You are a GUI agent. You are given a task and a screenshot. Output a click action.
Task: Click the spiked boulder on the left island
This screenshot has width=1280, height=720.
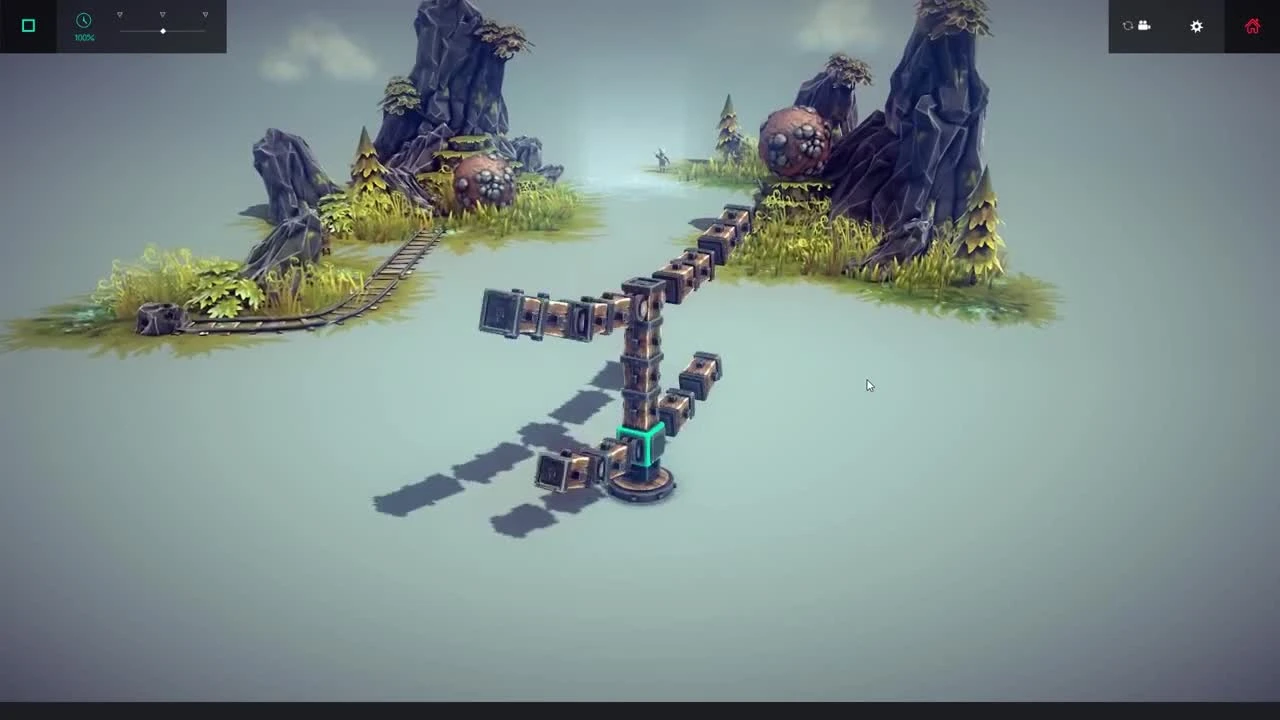coord(483,180)
